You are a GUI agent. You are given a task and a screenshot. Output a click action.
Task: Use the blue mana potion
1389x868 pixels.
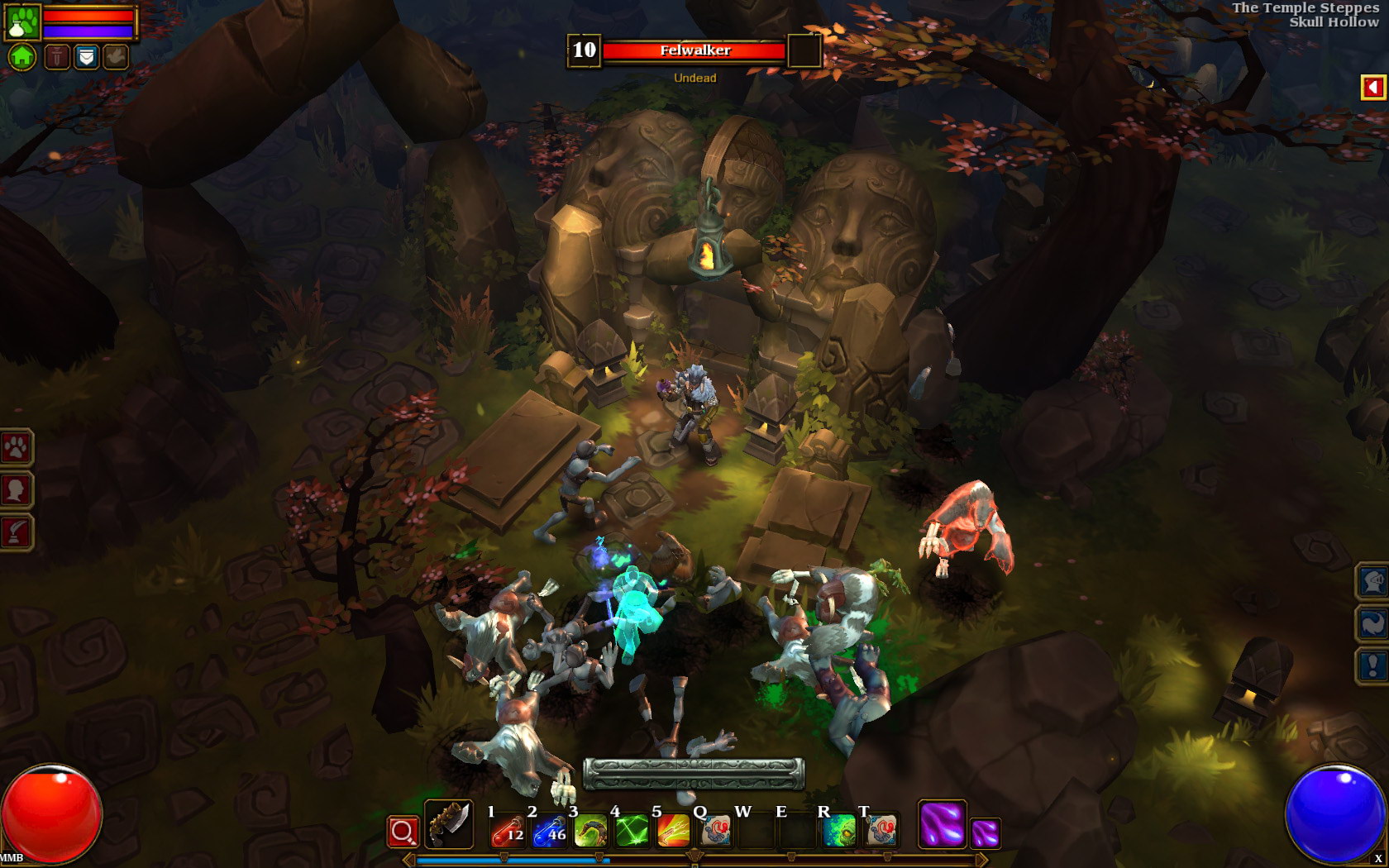[x=549, y=831]
